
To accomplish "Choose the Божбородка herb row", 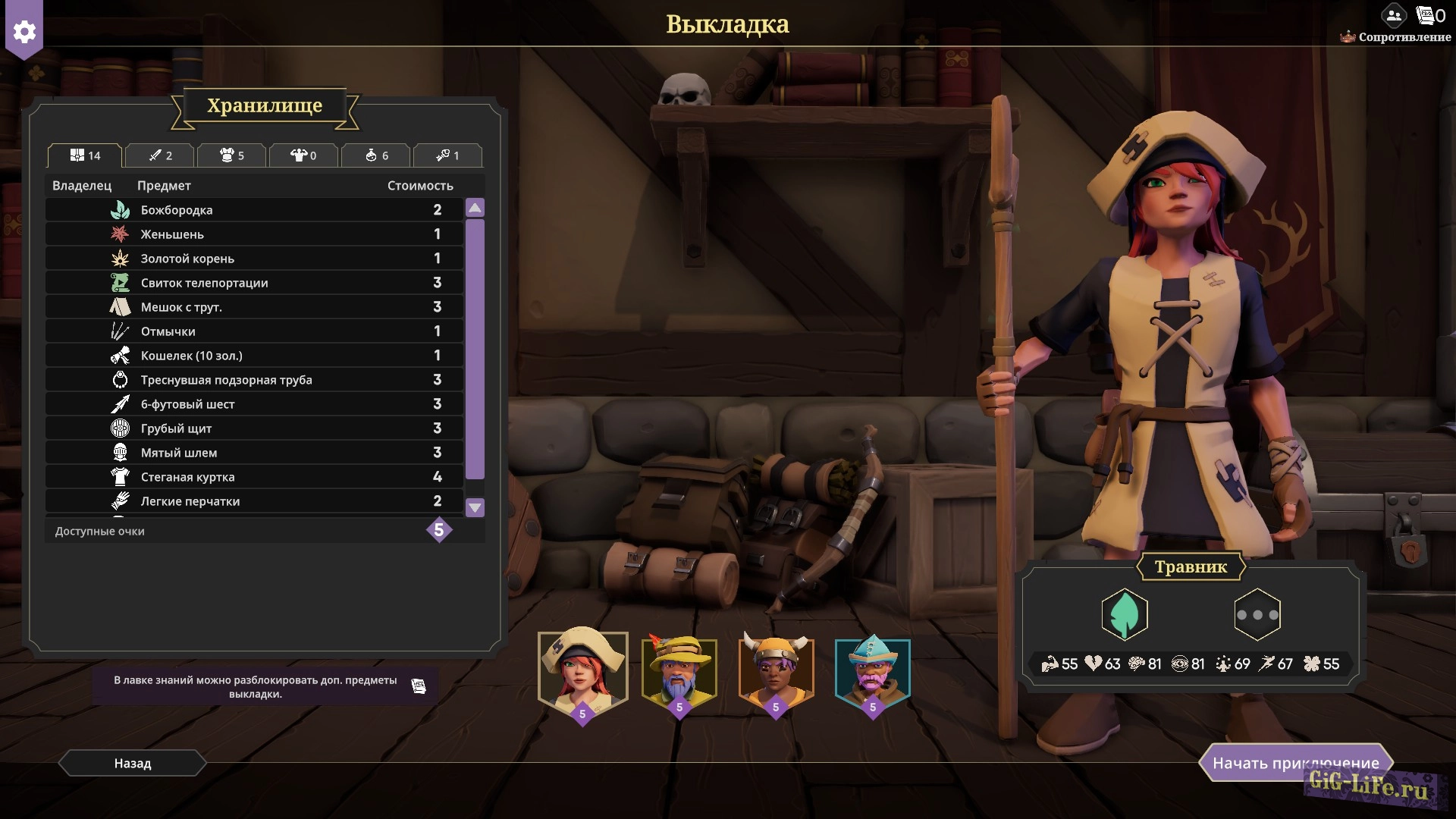I will pyautogui.click(x=254, y=210).
